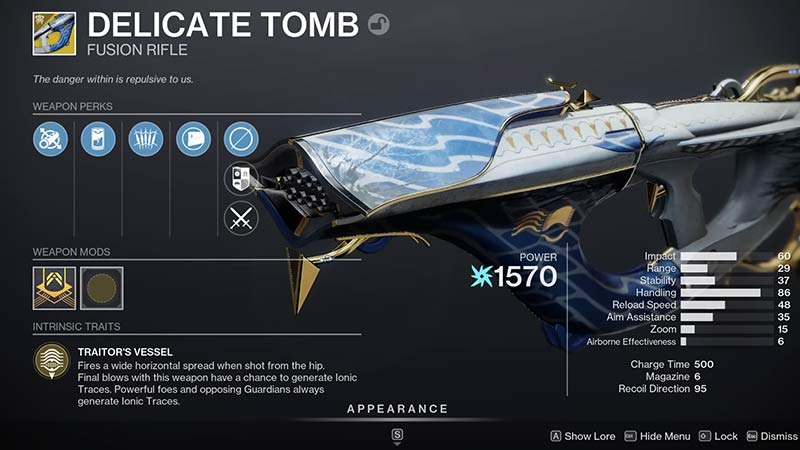Open the empty circle-slash perk slot

click(x=241, y=138)
